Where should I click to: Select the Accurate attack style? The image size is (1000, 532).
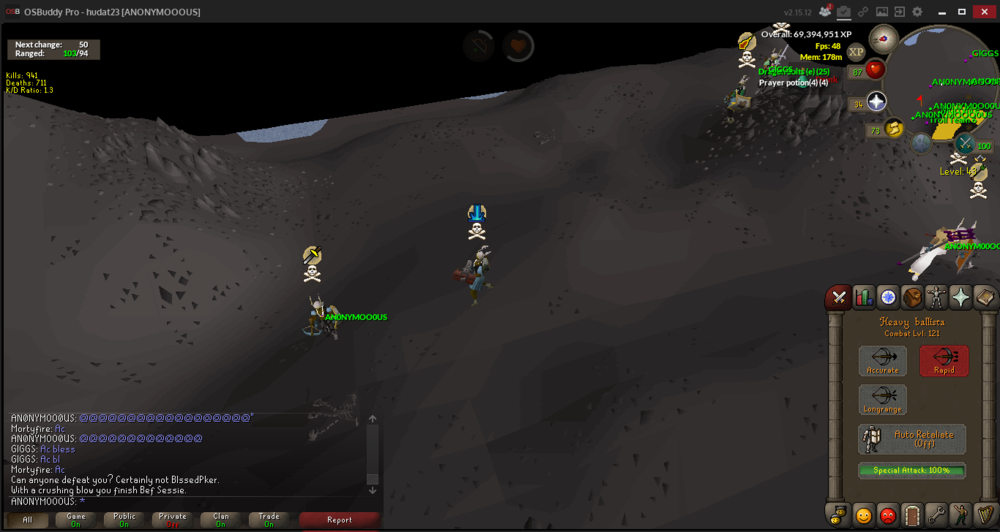click(x=882, y=361)
